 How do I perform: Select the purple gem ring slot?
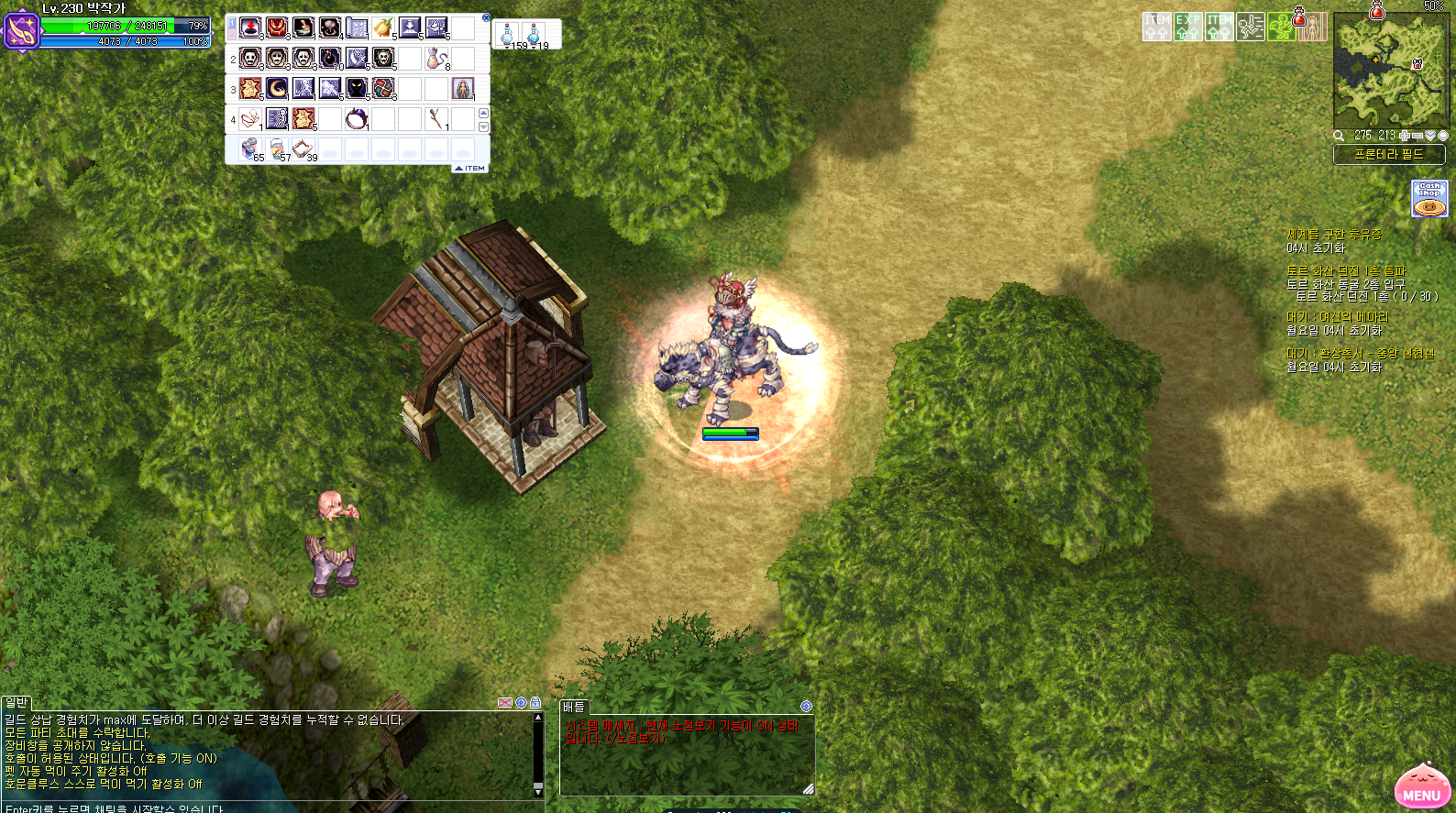356,118
